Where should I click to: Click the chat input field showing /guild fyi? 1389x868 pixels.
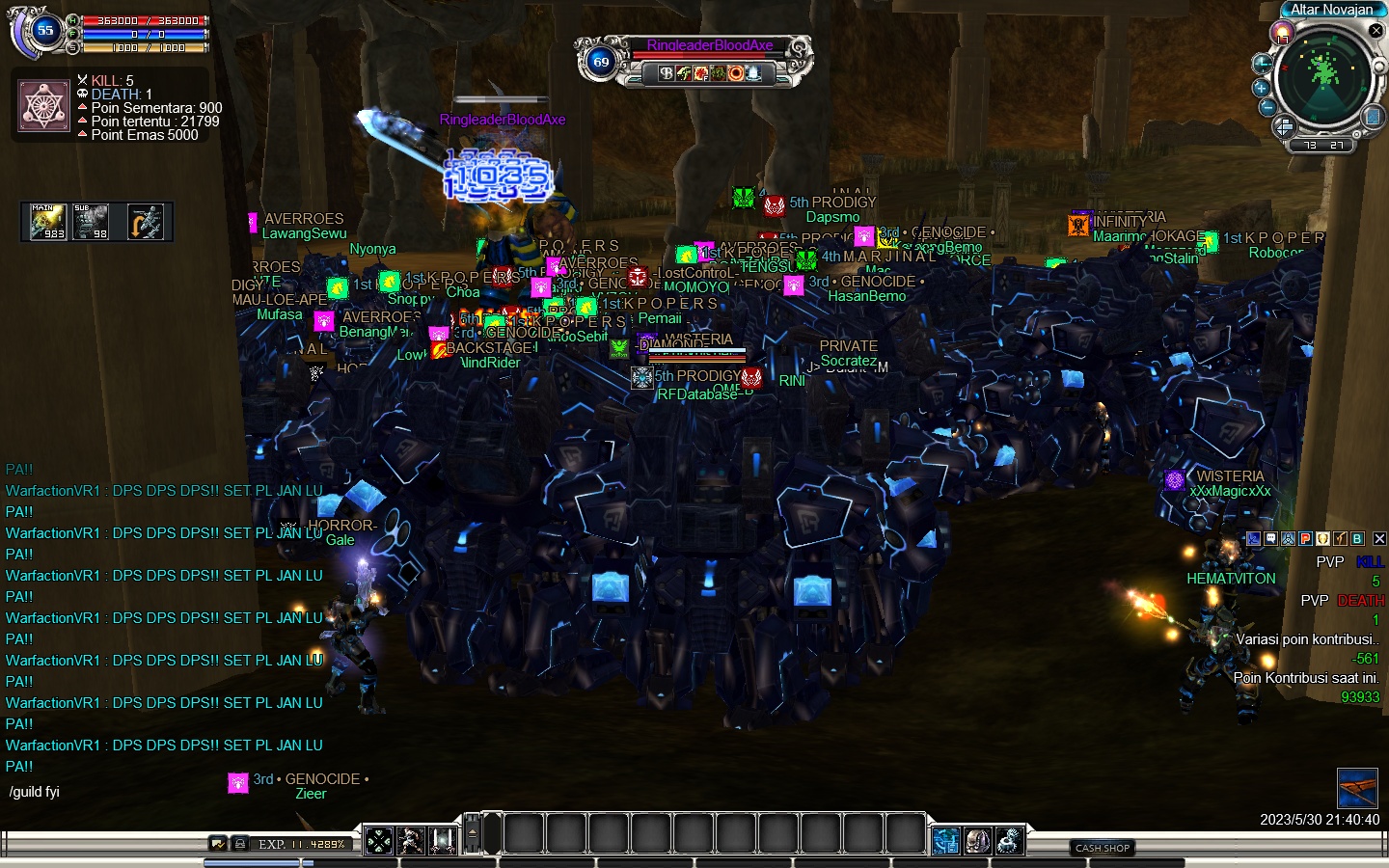[x=116, y=792]
